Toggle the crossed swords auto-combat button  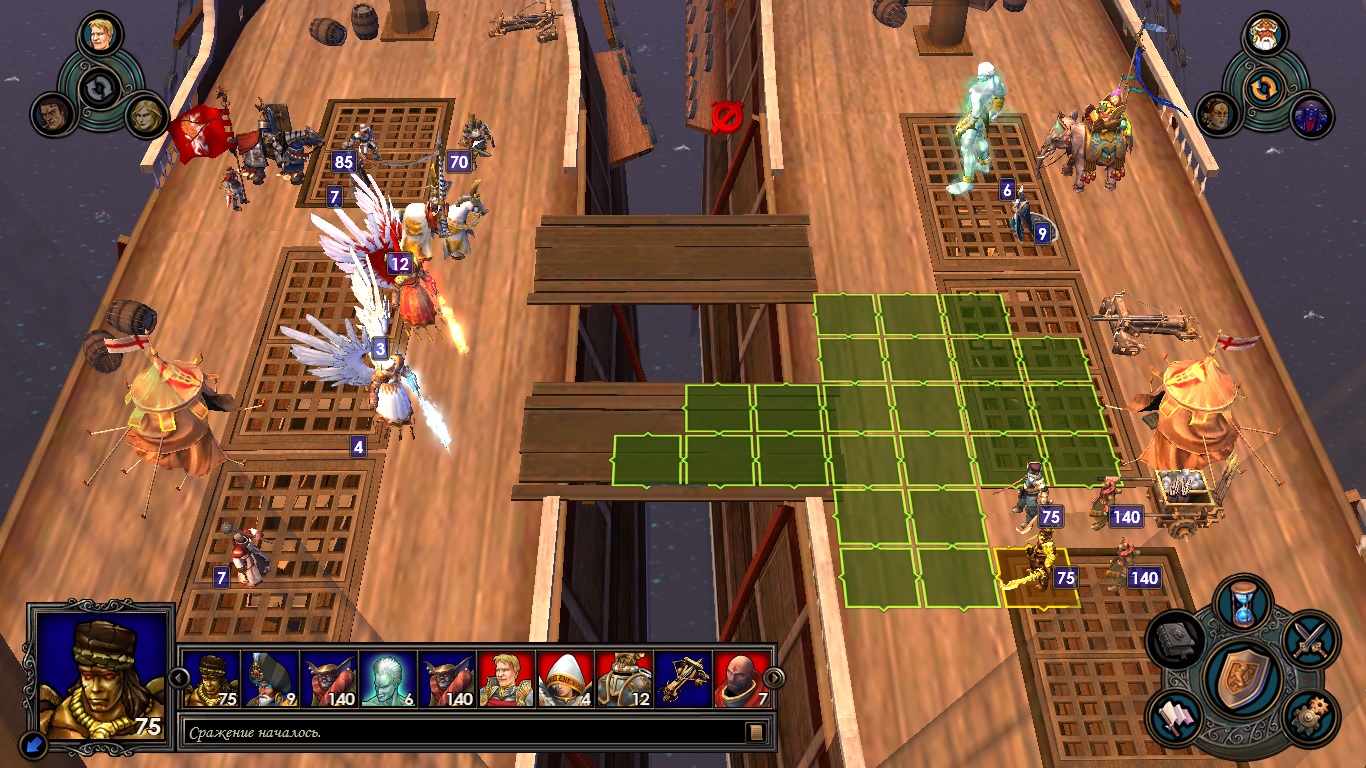(x=1307, y=639)
